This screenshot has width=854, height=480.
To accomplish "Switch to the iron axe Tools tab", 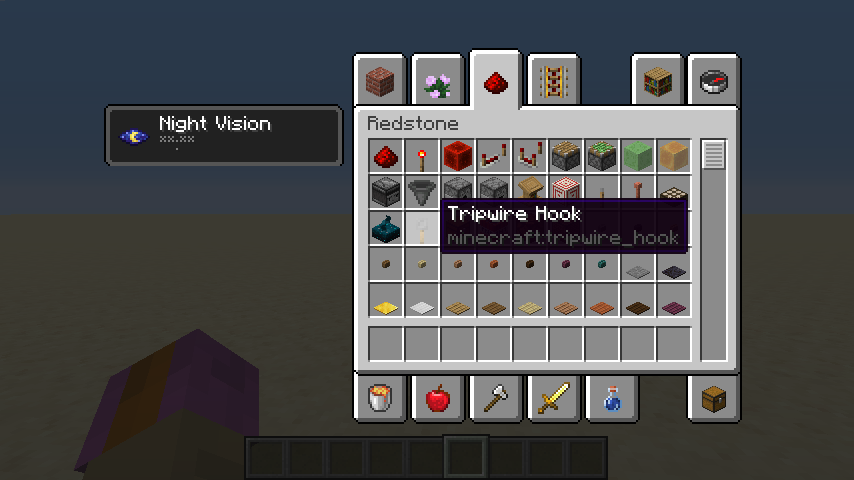I will (495, 399).
